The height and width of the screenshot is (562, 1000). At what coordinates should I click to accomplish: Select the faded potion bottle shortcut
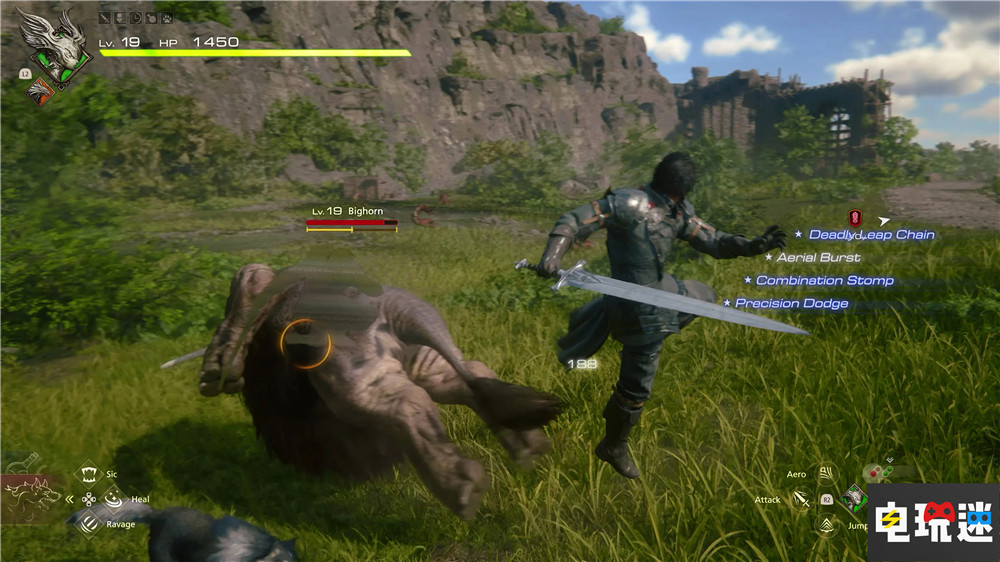click(x=22, y=462)
